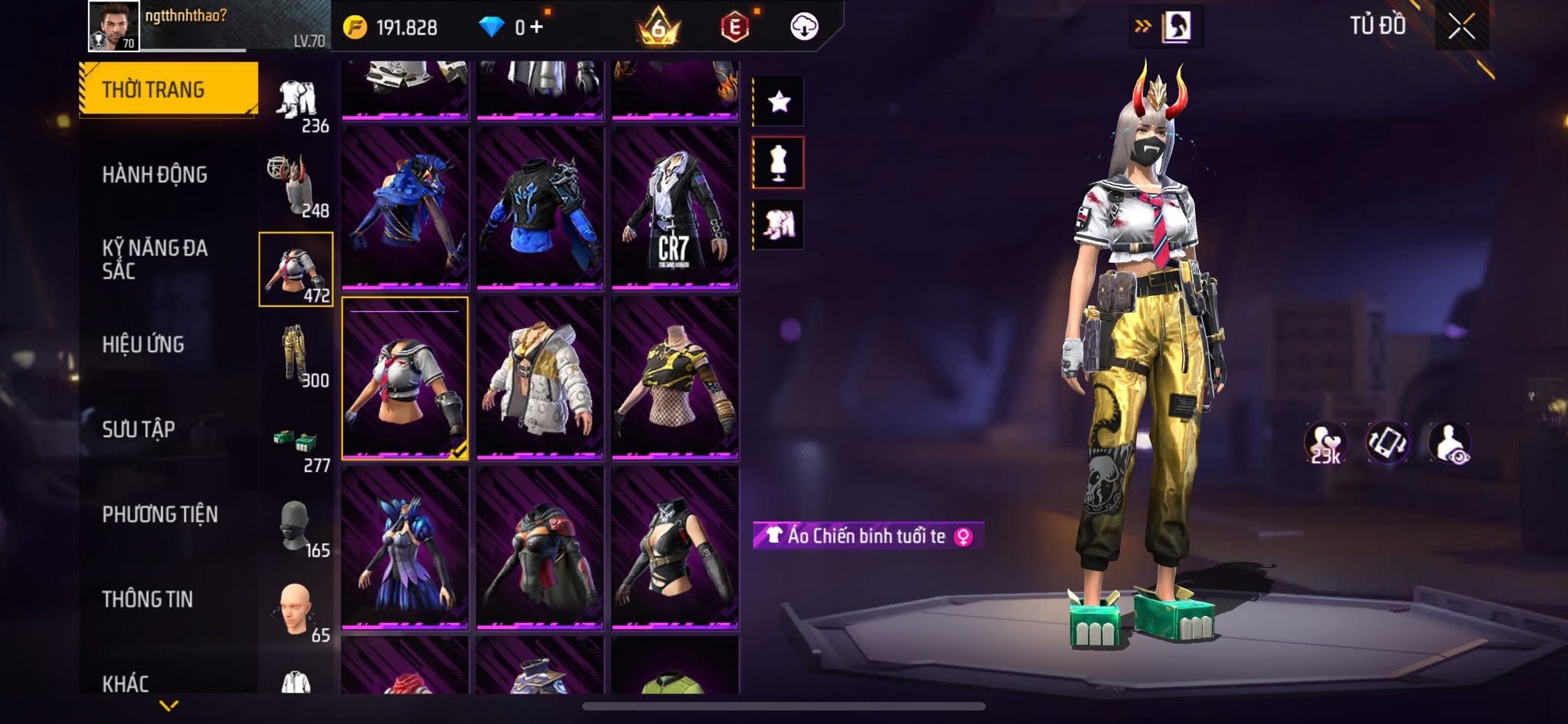1568x724 pixels.
Task: Select the green shoes subcategory
Action: (296, 443)
